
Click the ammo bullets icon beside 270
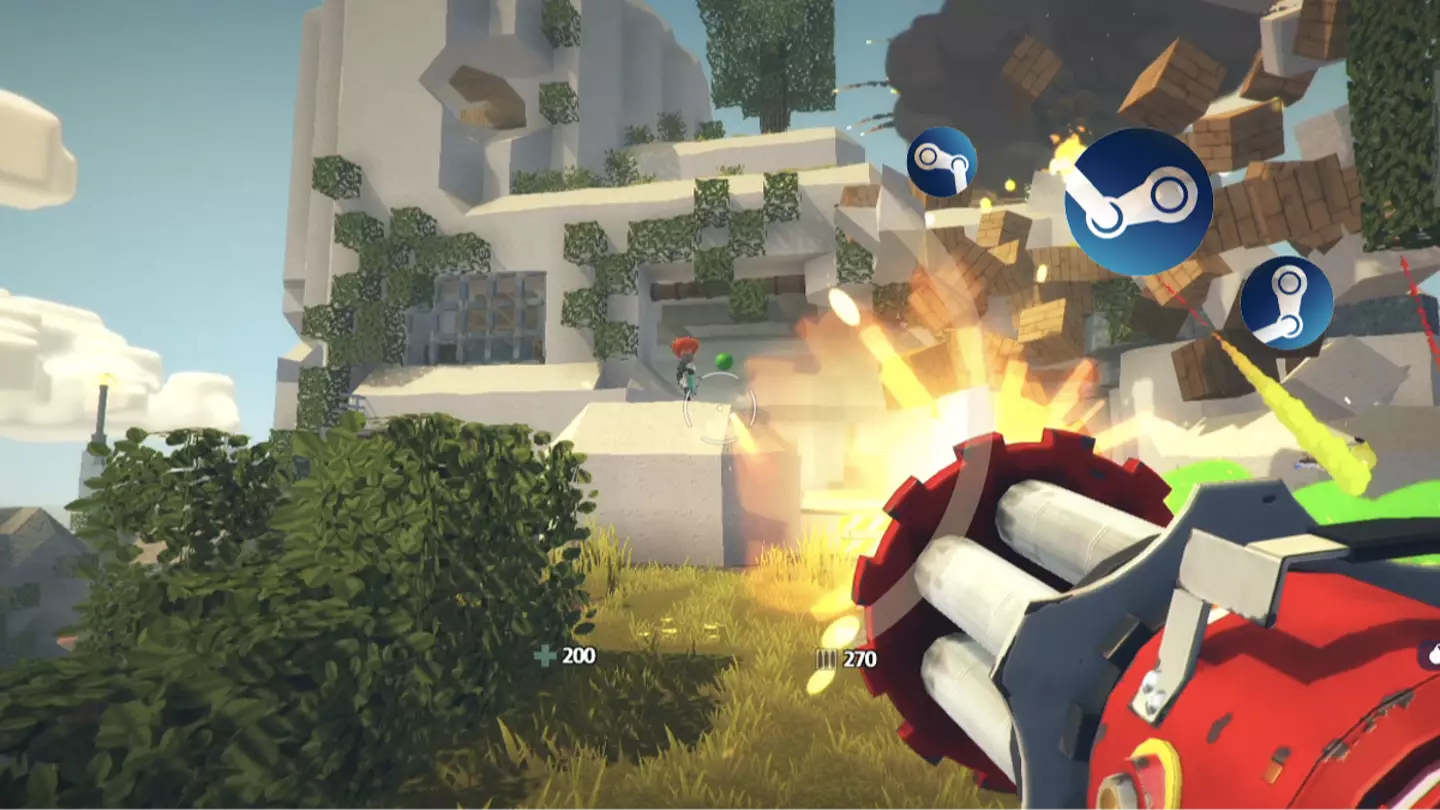coord(824,660)
